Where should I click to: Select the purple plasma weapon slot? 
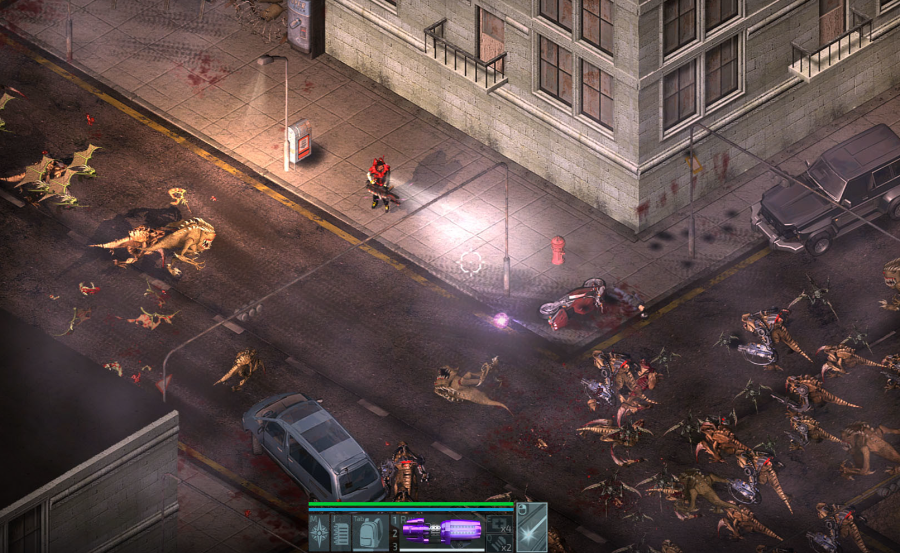tap(441, 532)
